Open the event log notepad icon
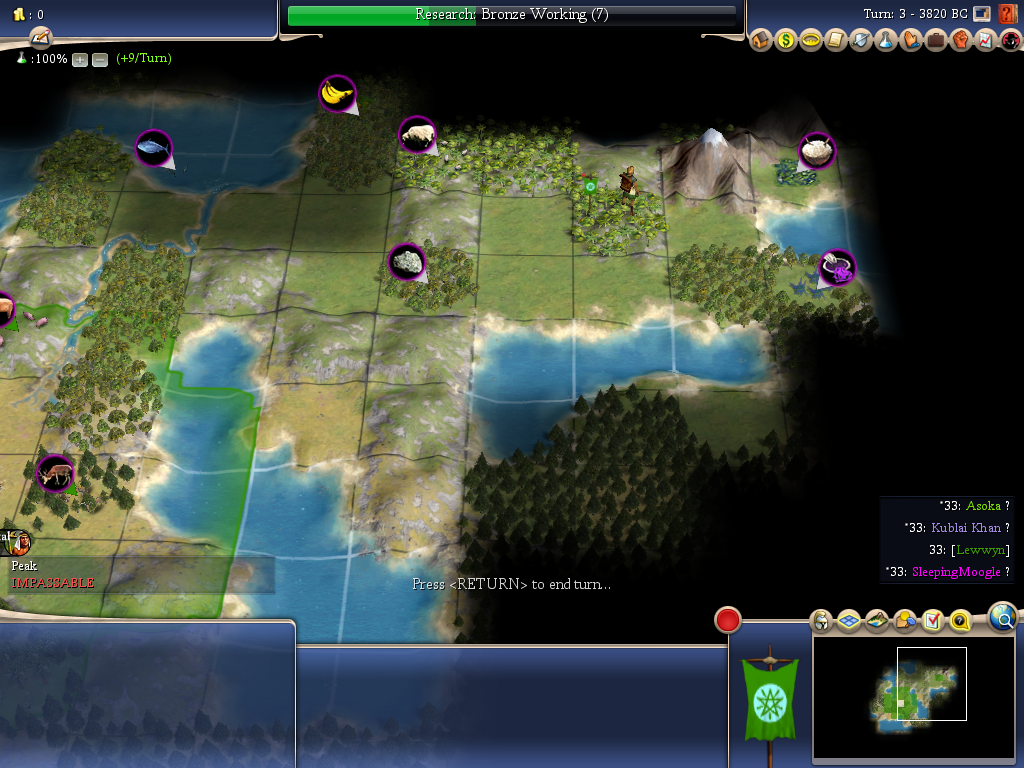 [x=39, y=37]
